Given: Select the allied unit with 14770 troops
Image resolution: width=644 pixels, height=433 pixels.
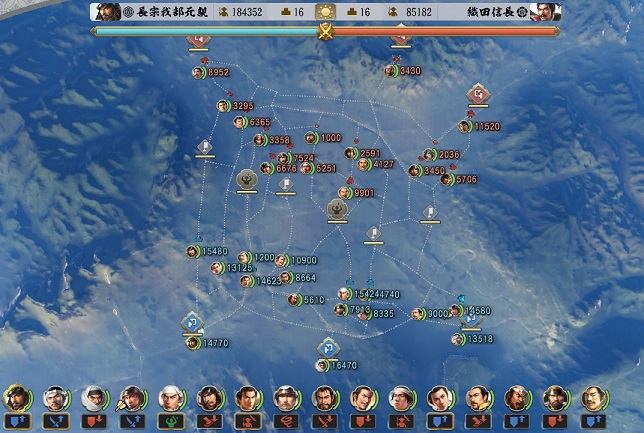Looking at the screenshot, I should pos(192,343).
